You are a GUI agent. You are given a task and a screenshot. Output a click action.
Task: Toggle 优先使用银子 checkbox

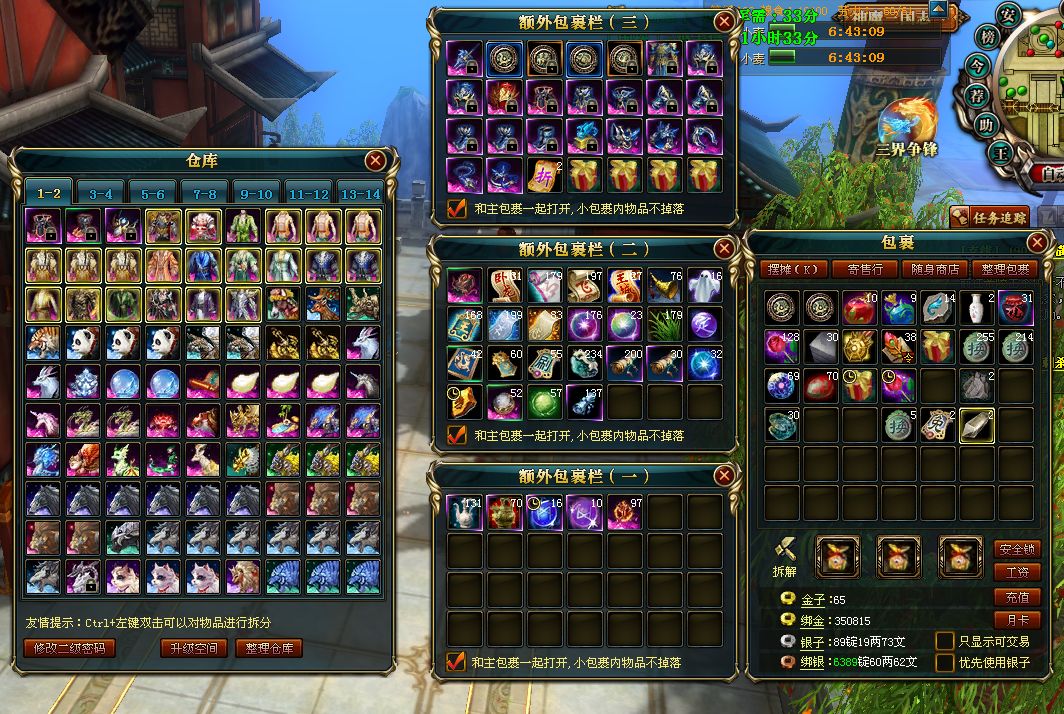[945, 662]
